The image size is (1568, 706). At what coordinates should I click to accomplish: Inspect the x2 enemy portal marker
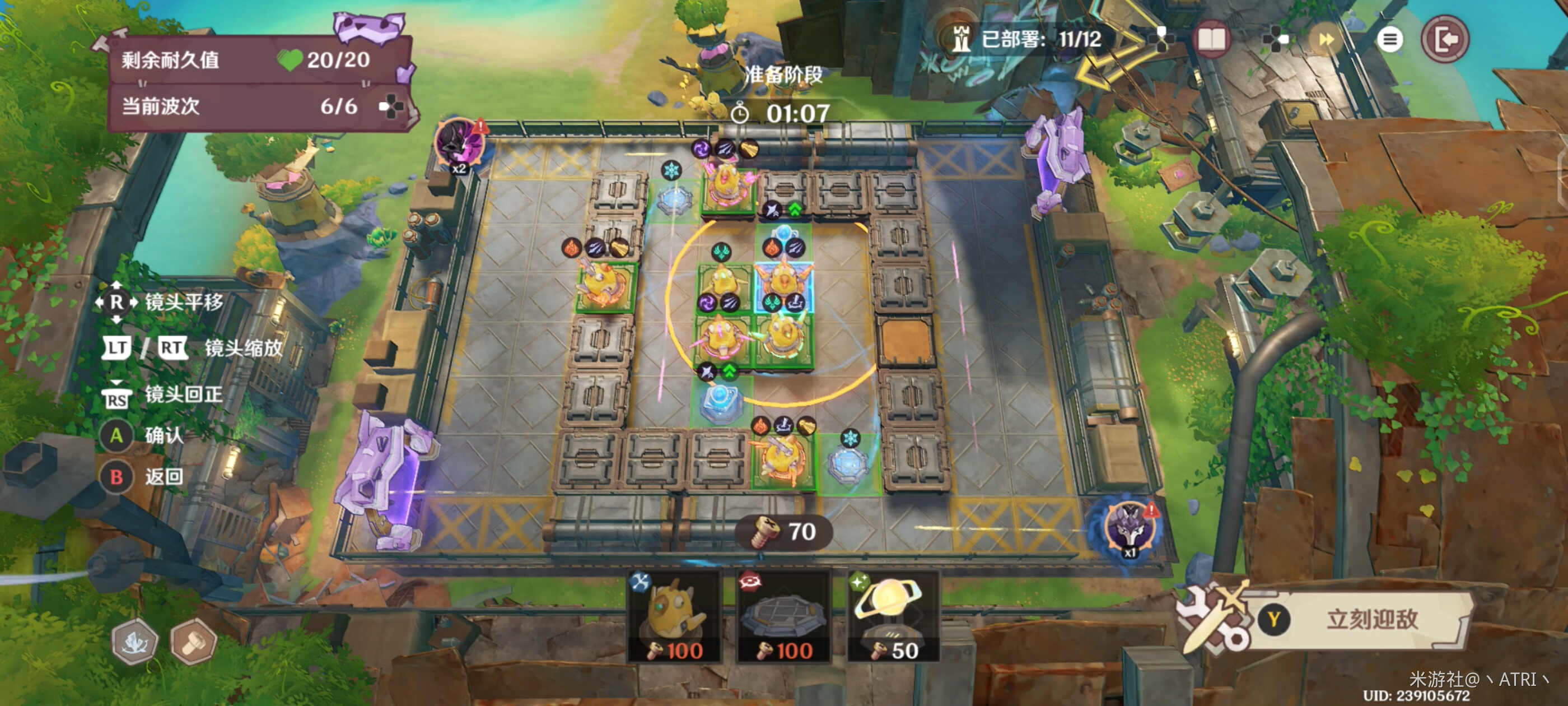[460, 145]
